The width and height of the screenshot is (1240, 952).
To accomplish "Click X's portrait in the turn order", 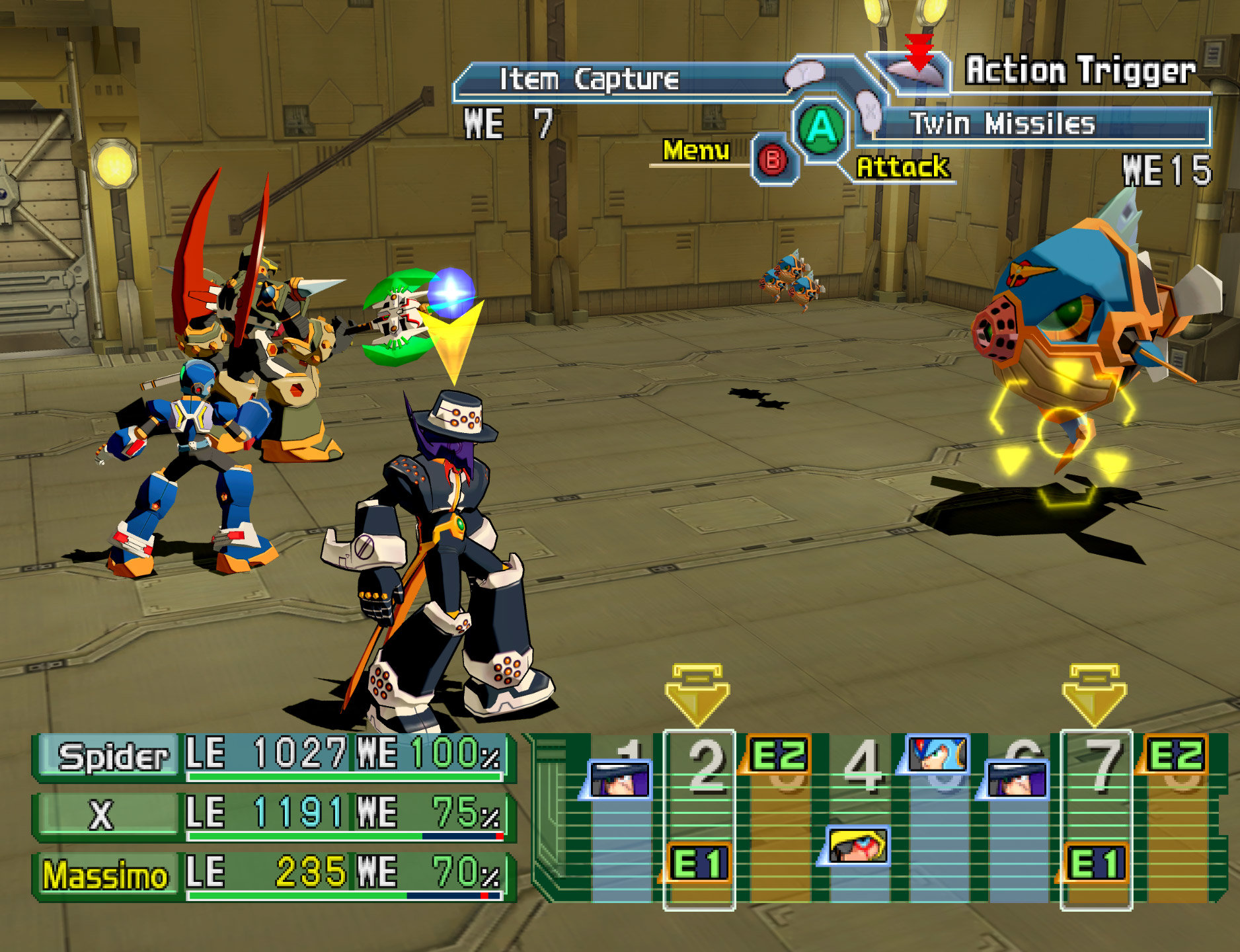I will coord(937,754).
